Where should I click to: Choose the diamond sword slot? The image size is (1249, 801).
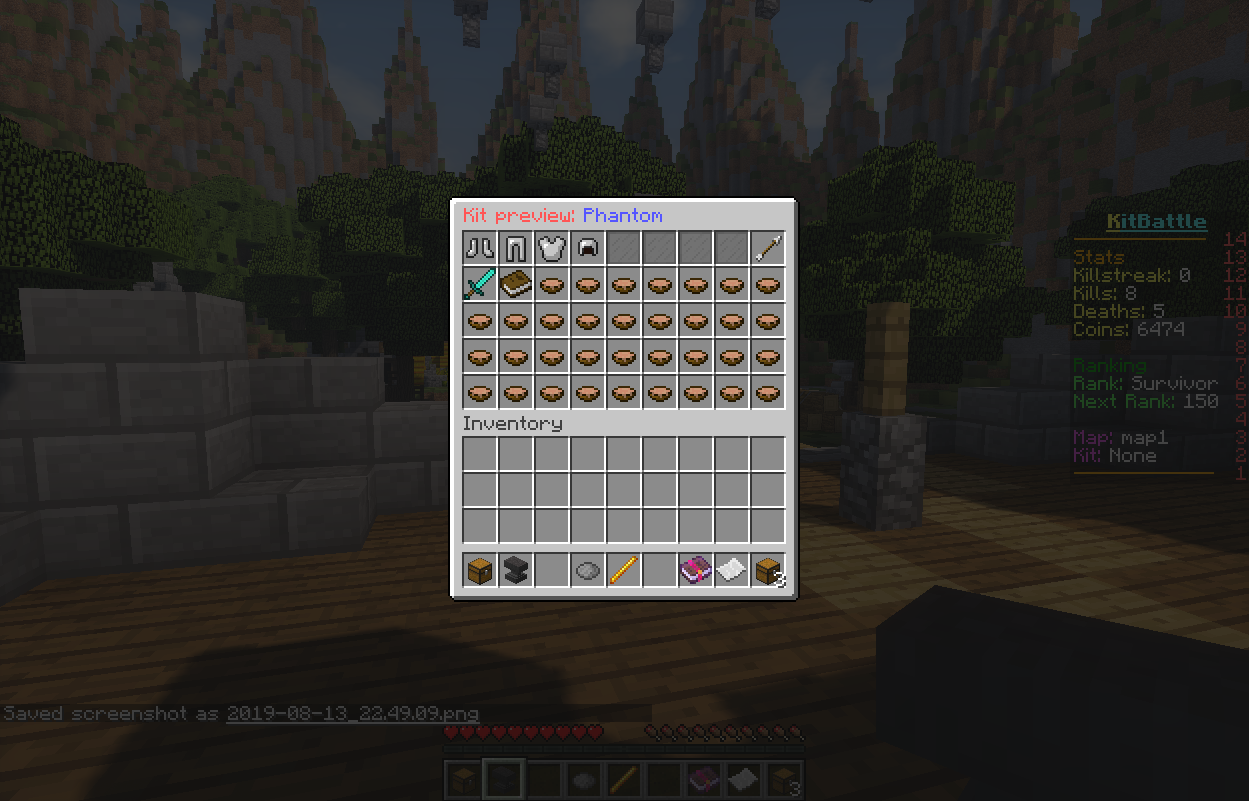tap(480, 285)
